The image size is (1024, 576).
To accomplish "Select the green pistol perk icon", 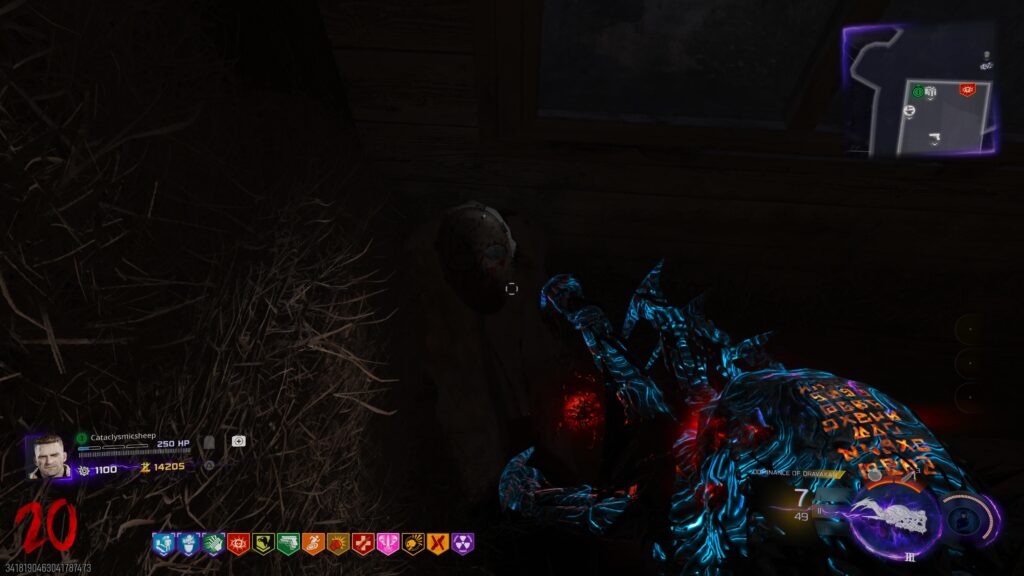I will (288, 543).
